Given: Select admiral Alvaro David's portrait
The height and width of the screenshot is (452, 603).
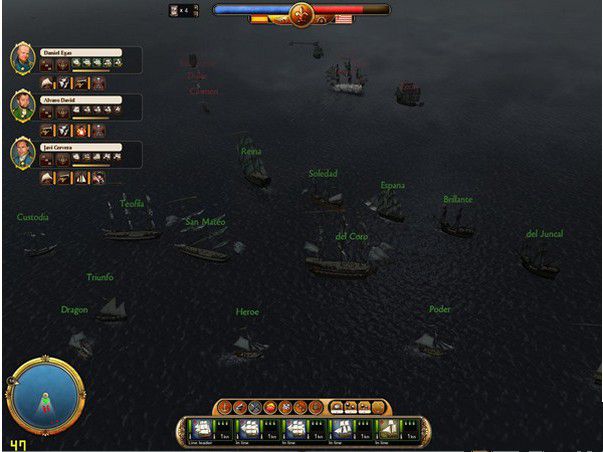Looking at the screenshot, I should pos(24,105).
